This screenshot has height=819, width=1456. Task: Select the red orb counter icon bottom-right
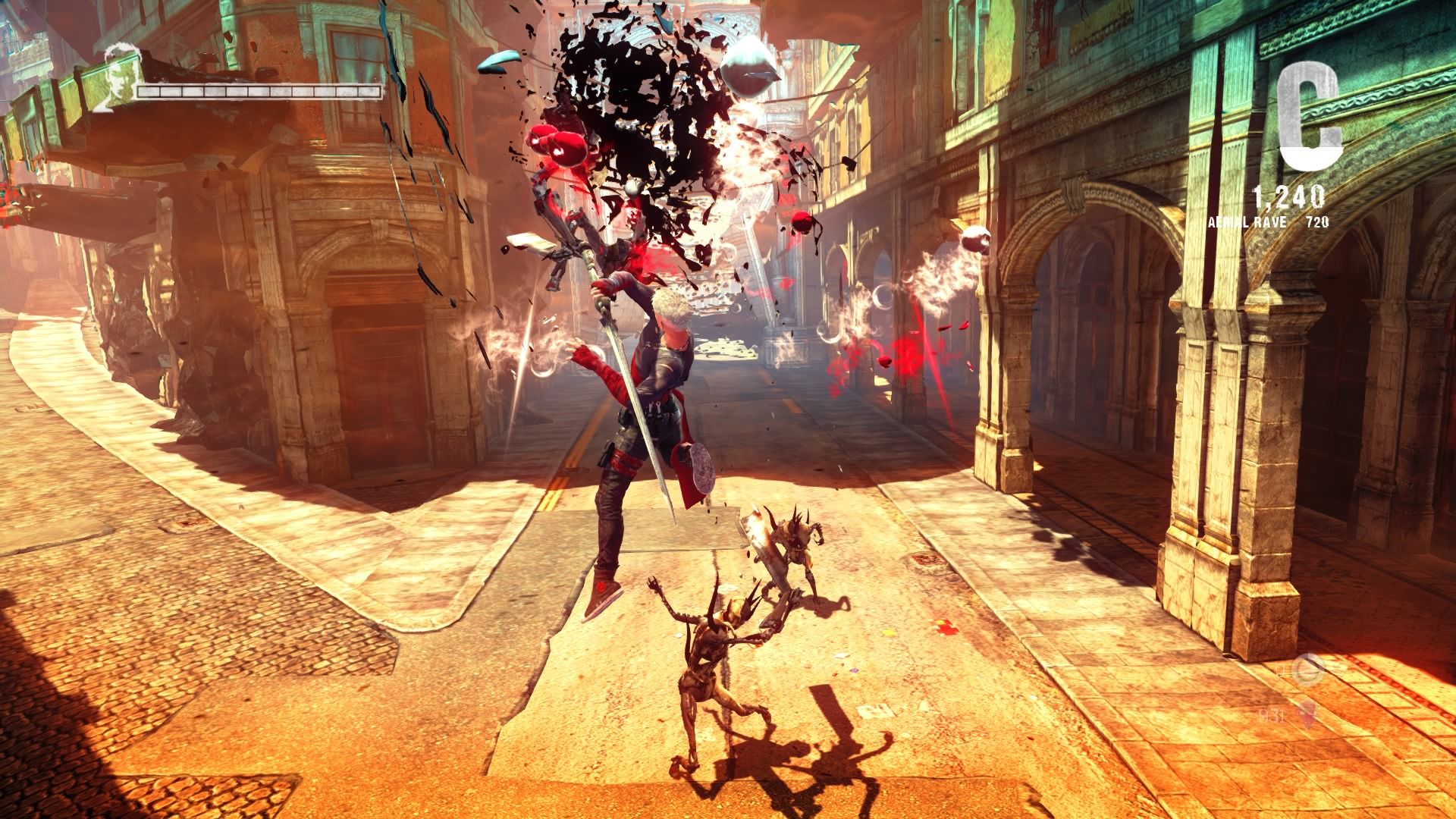(x=1306, y=714)
